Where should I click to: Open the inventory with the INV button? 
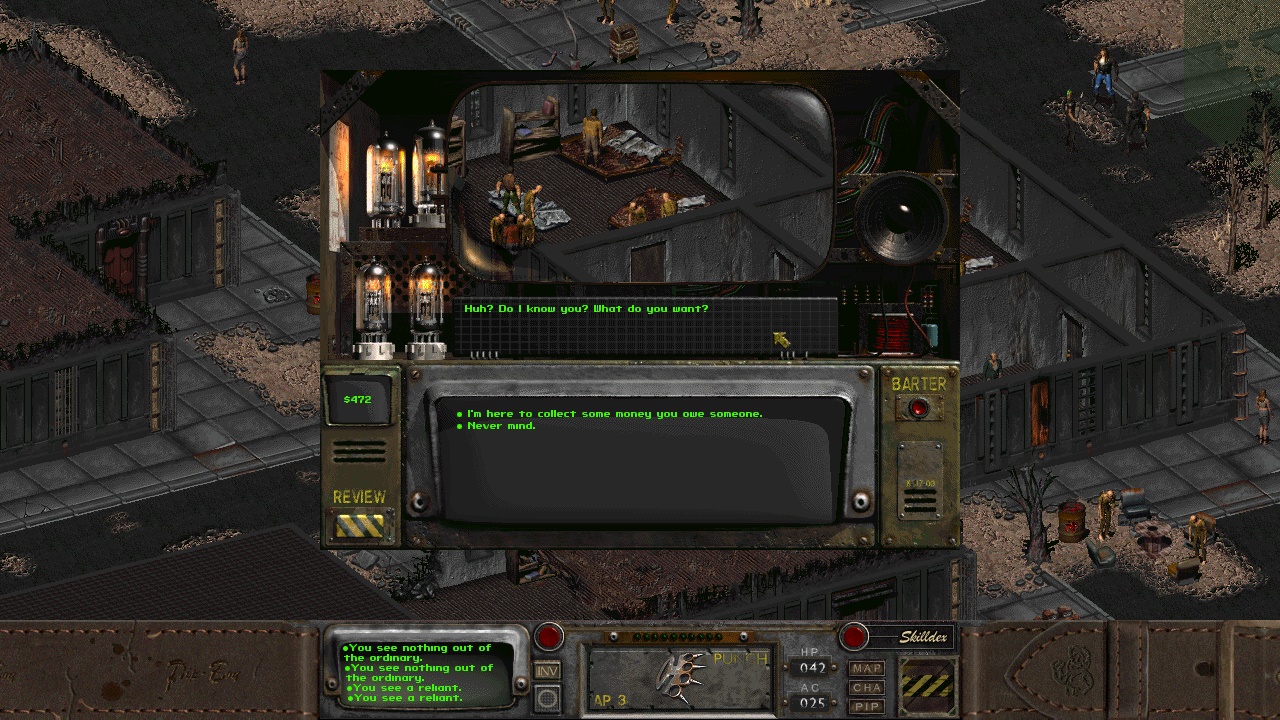pos(547,671)
